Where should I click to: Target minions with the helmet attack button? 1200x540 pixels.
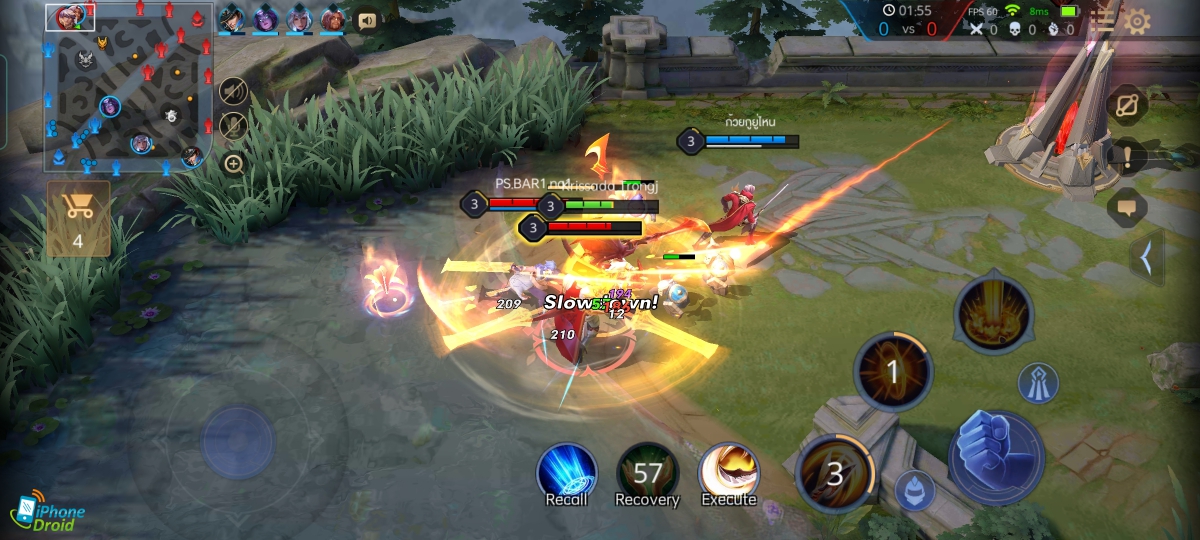[914, 490]
